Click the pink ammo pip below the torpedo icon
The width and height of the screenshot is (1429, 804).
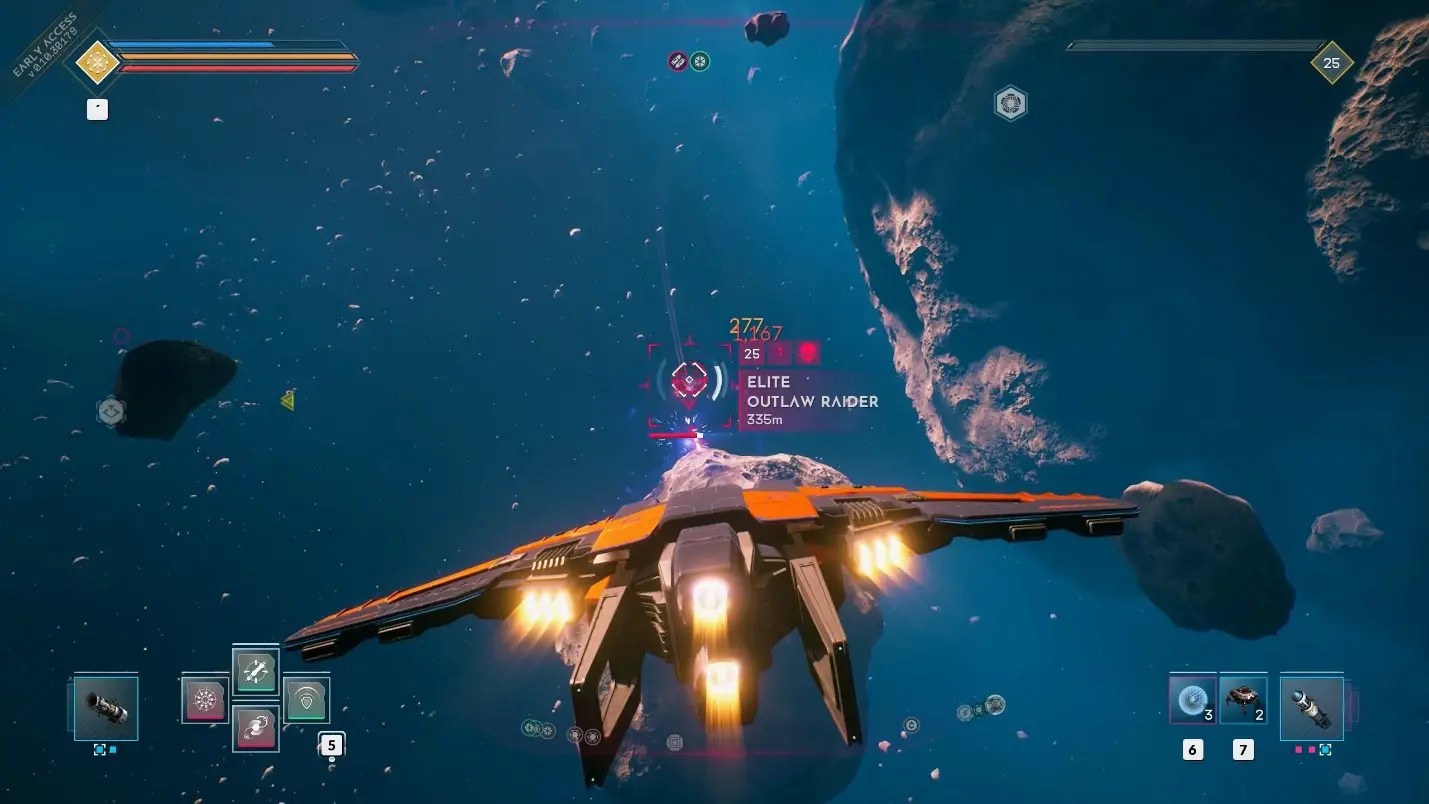click(1299, 749)
